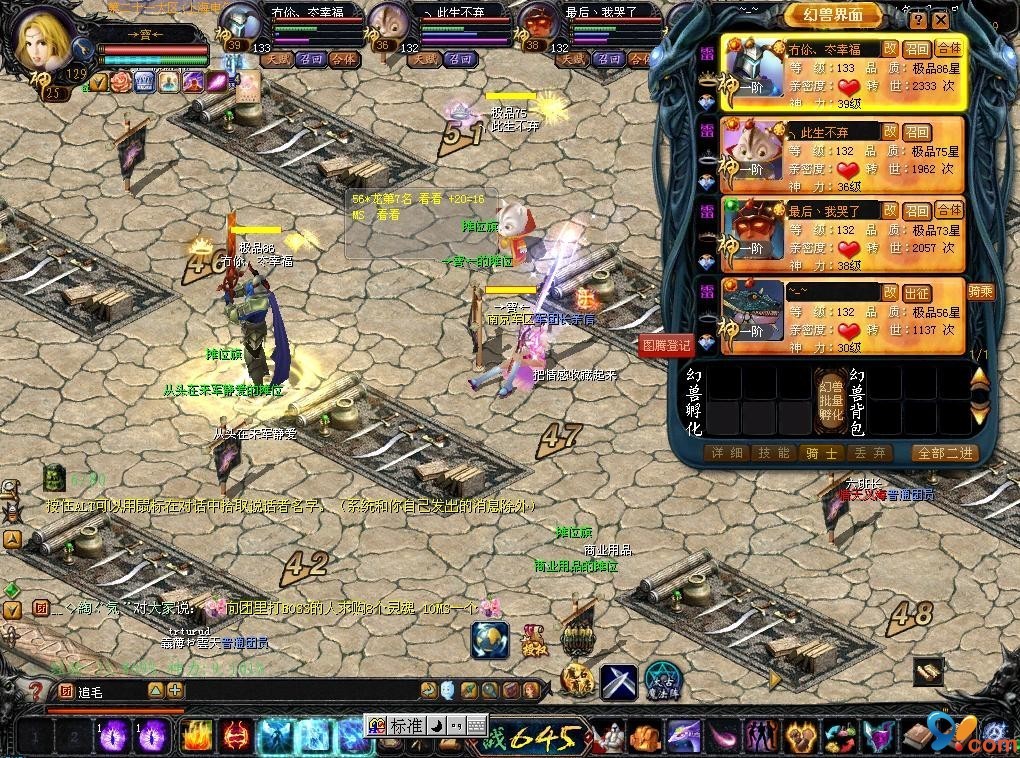The height and width of the screenshot is (758, 1020).
Task: Click the 丢弃 discard button
Action: coord(867,453)
